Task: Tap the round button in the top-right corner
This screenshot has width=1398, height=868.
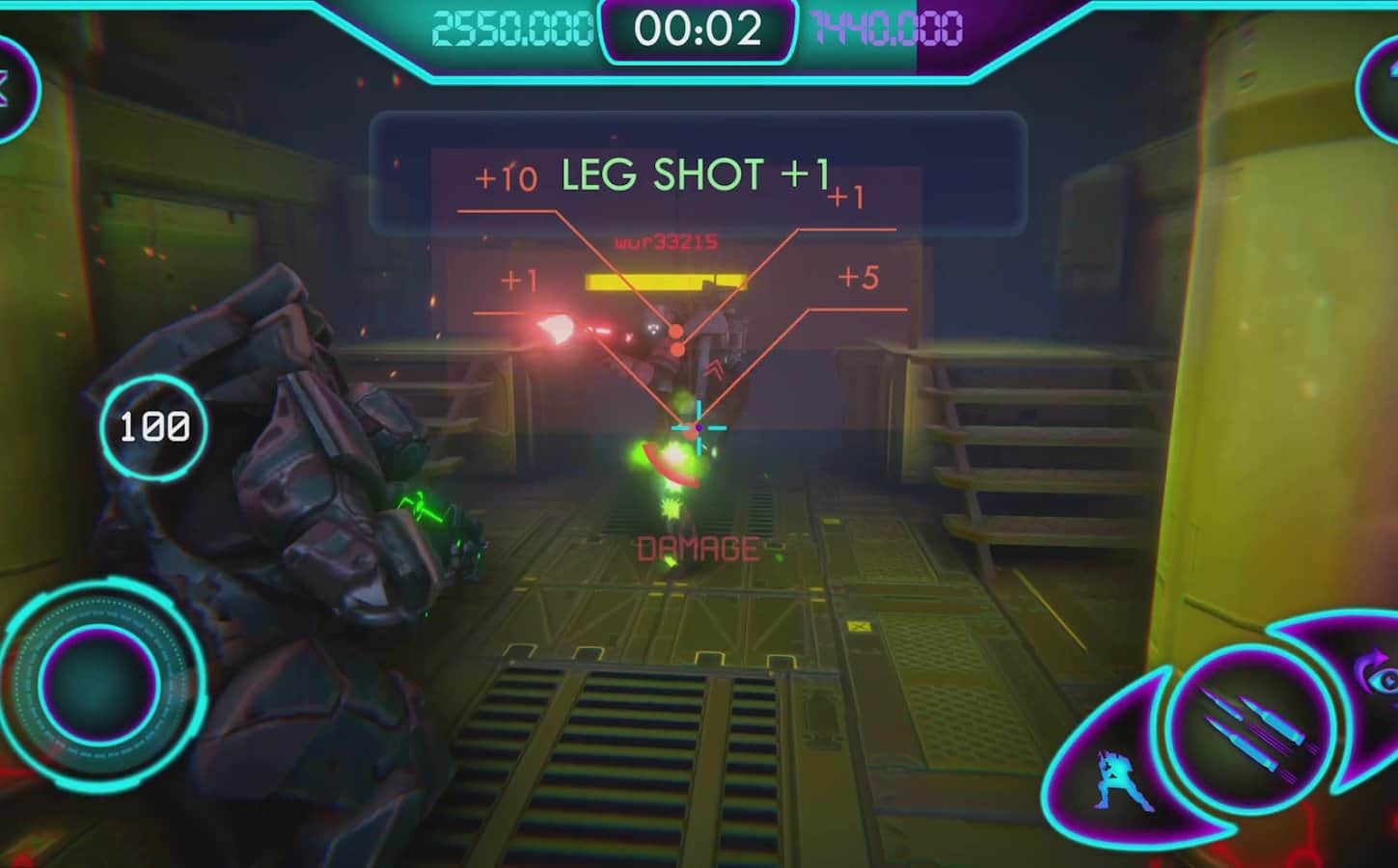Action: click(x=1382, y=88)
